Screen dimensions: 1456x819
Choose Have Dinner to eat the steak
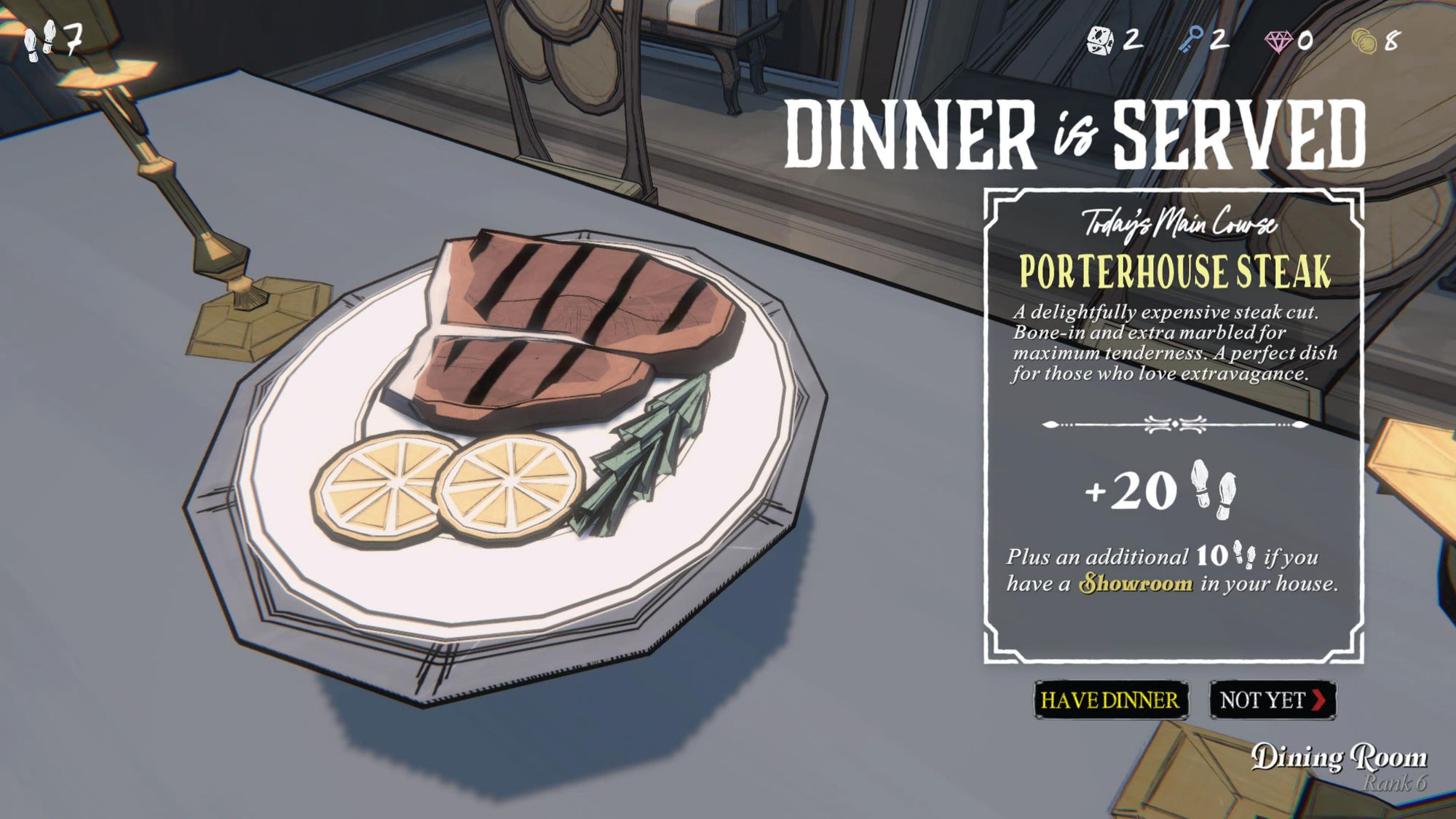tap(1110, 700)
